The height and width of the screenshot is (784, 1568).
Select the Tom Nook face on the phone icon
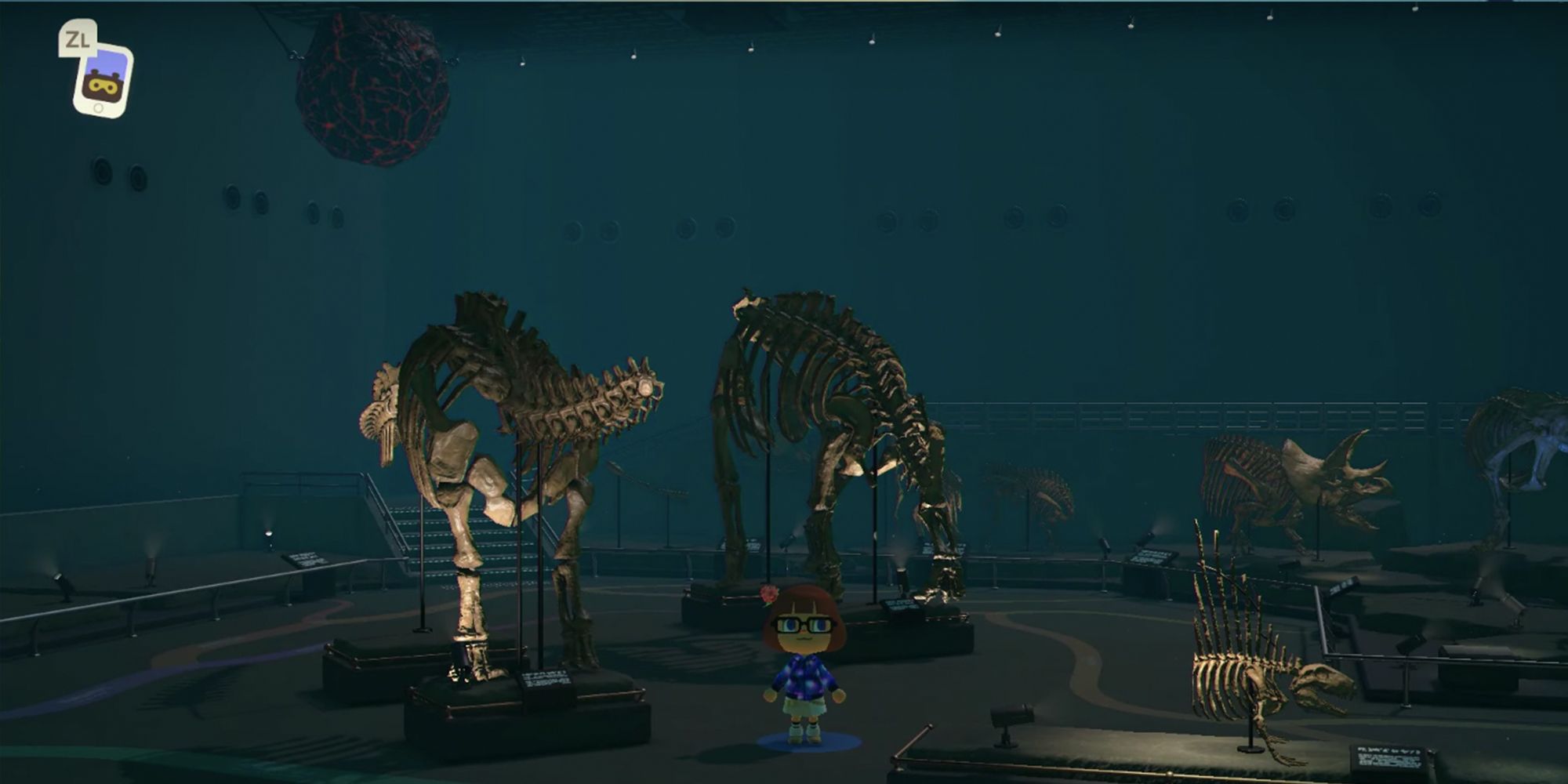106,88
